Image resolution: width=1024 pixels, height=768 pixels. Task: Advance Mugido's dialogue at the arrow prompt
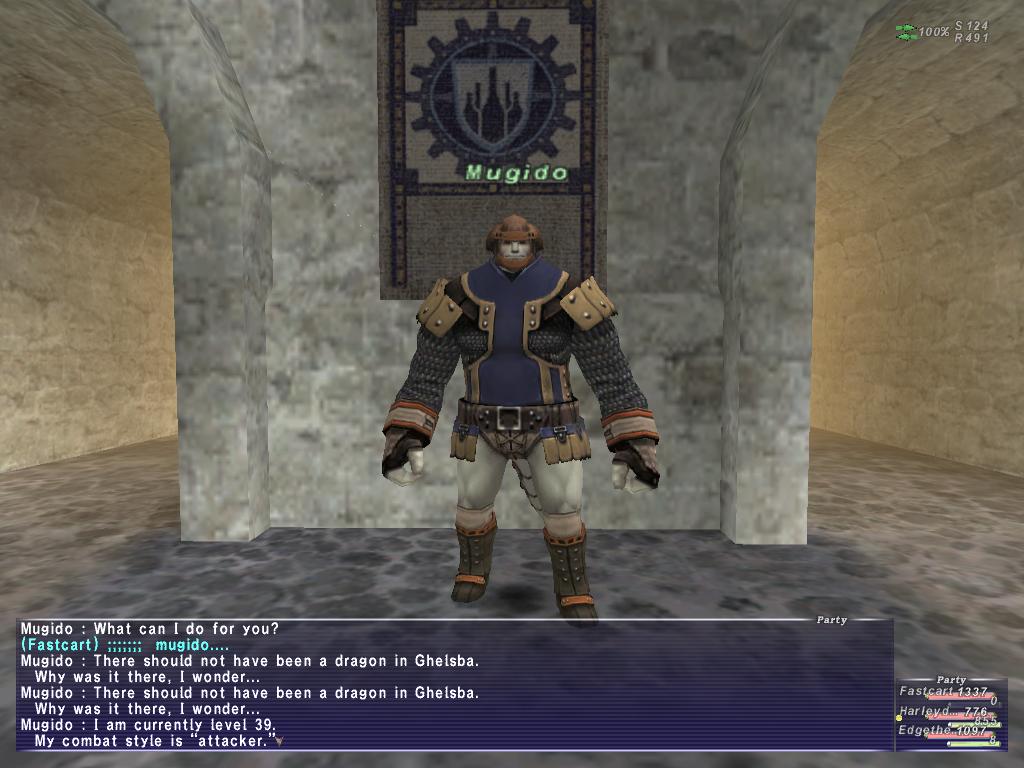pos(280,741)
